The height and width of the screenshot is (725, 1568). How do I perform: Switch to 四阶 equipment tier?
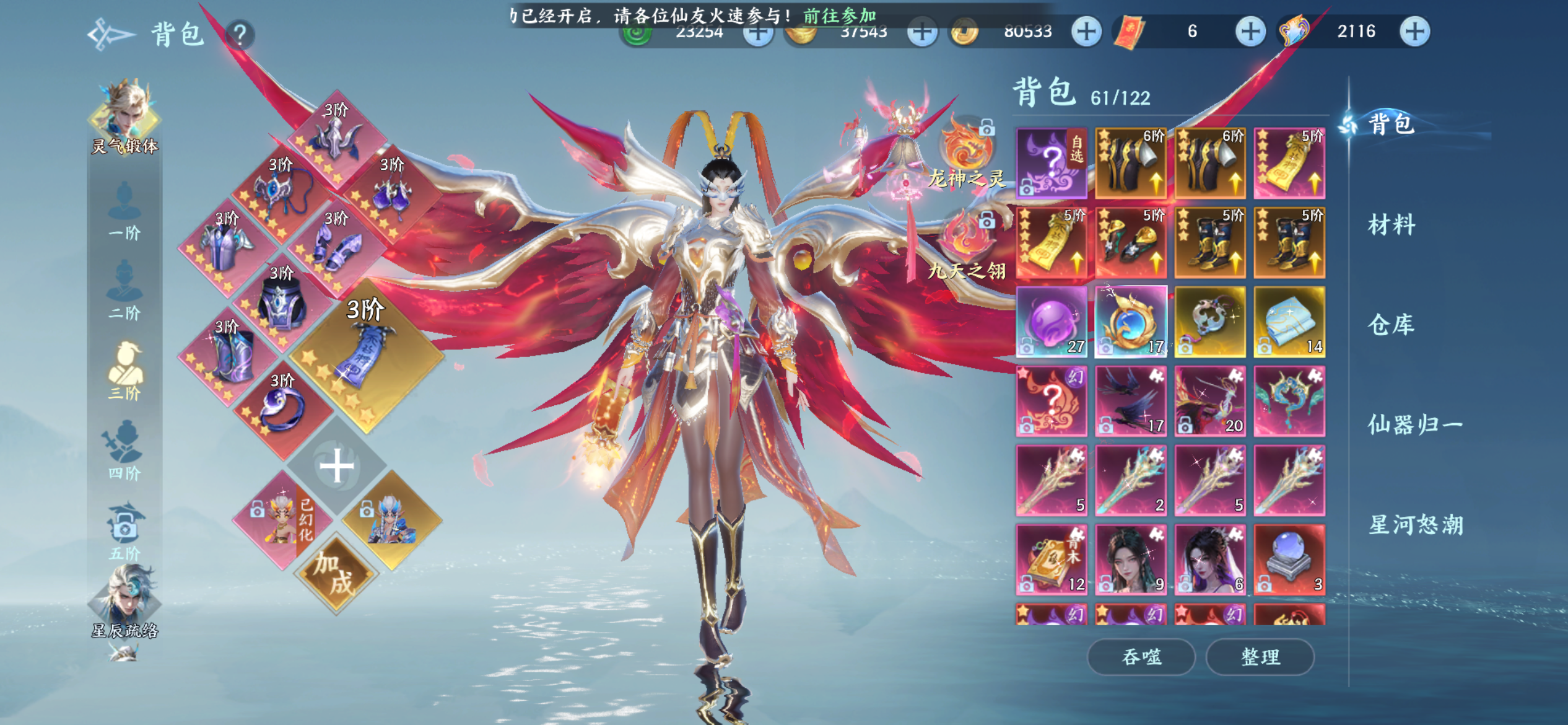(x=124, y=449)
